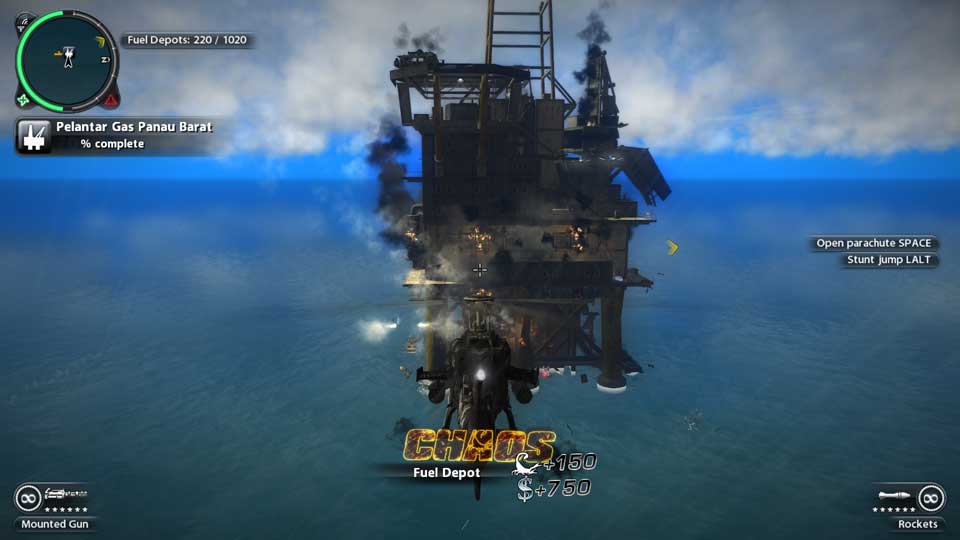The height and width of the screenshot is (540, 960).
Task: Click the signal icon above the minimap
Action: click(x=25, y=21)
